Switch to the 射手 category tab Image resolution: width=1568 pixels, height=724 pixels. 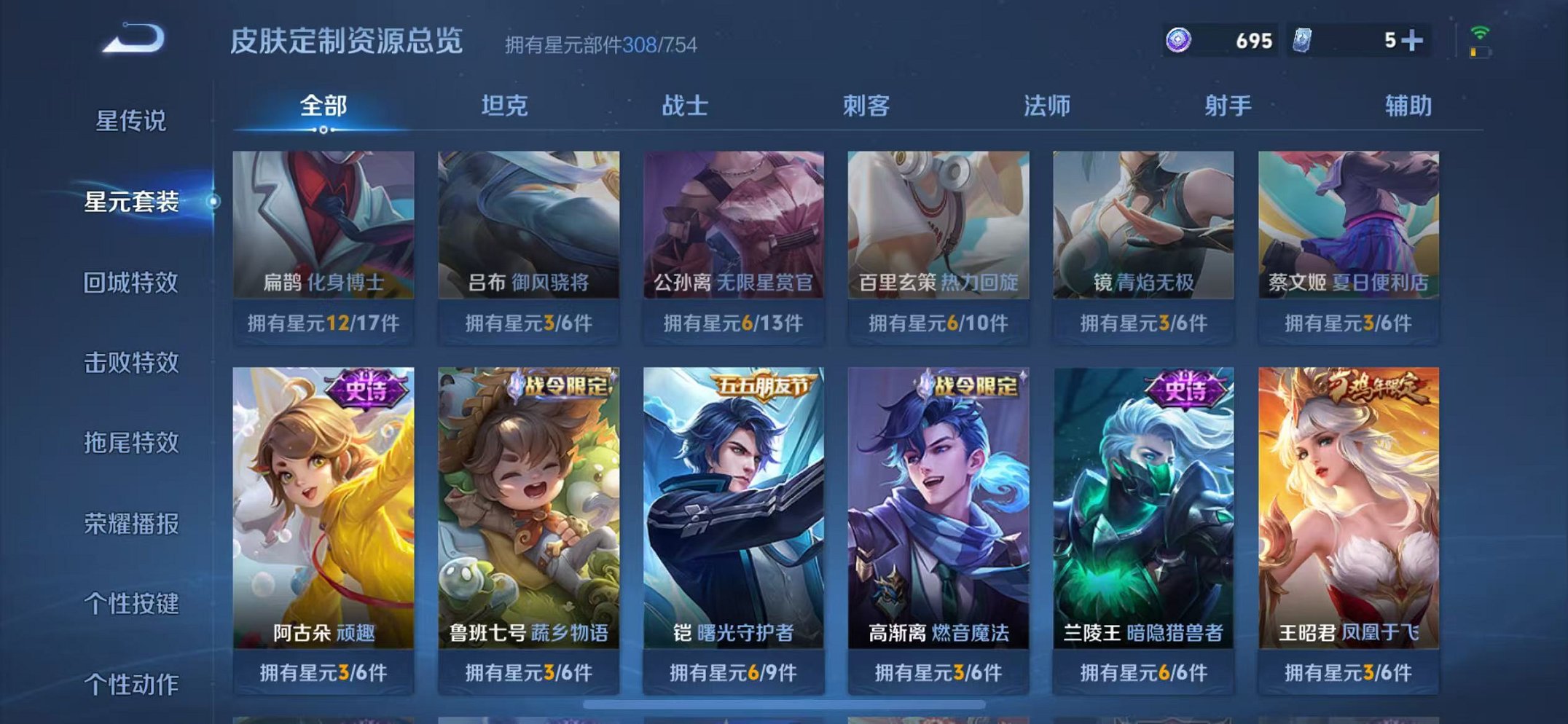[x=1226, y=106]
